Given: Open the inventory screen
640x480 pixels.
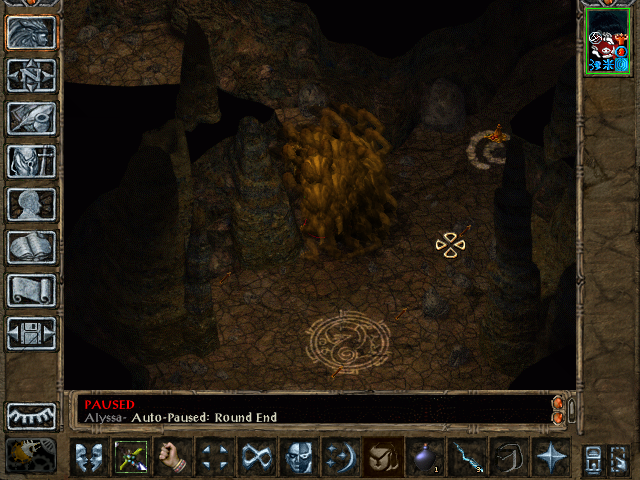Looking at the screenshot, I should tap(32, 161).
